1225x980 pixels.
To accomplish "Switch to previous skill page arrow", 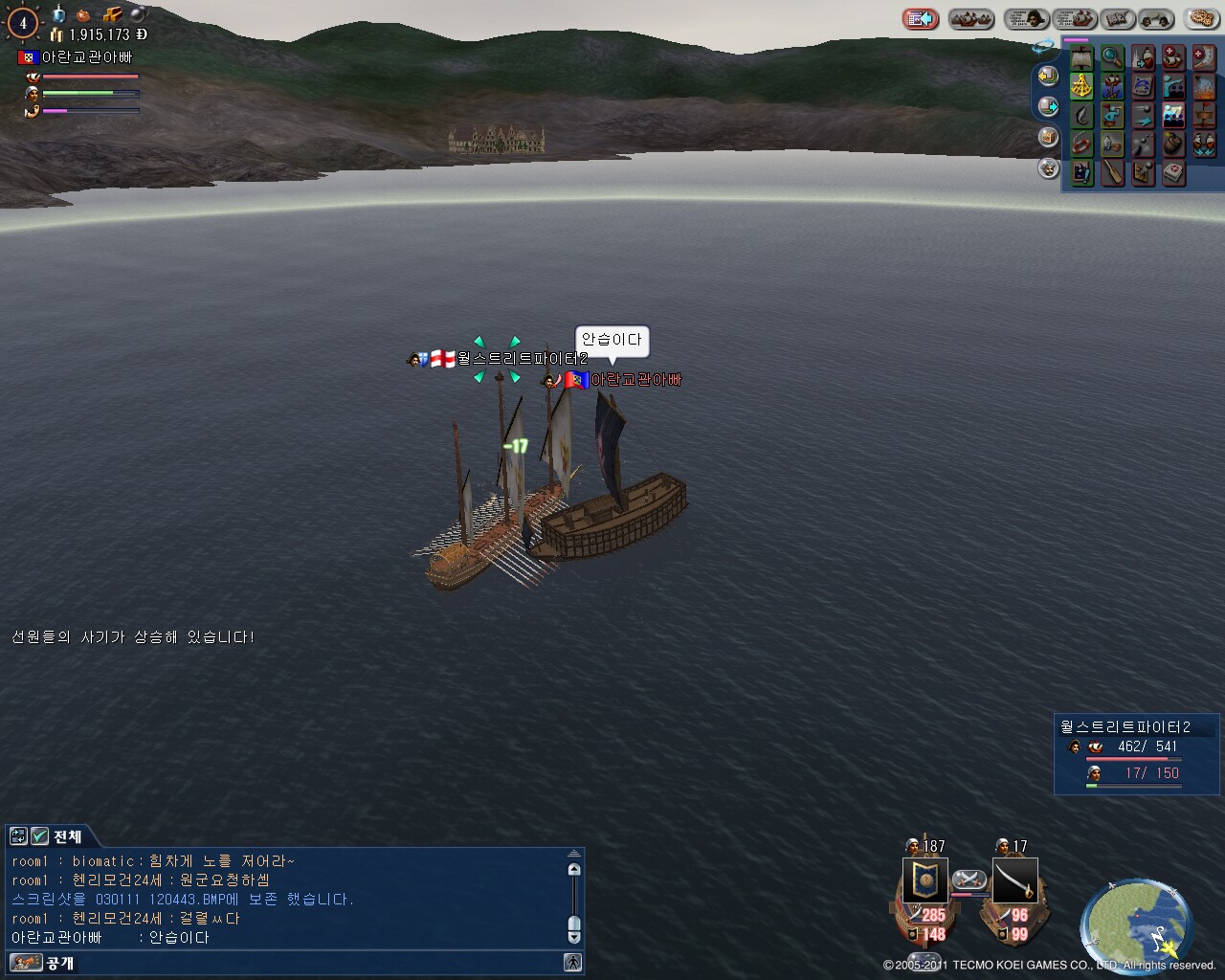I will (x=1048, y=76).
